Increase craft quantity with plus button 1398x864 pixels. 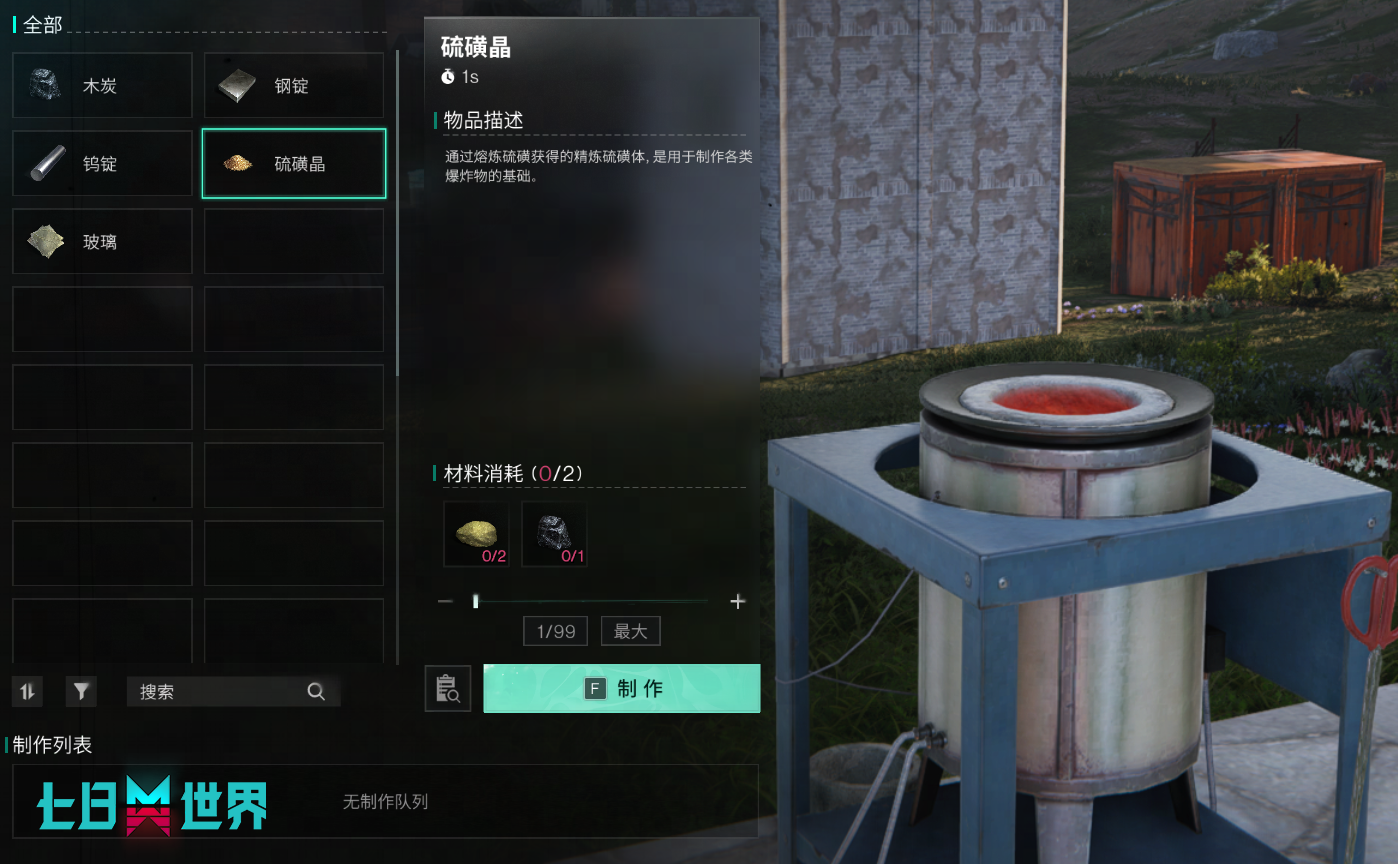[738, 602]
